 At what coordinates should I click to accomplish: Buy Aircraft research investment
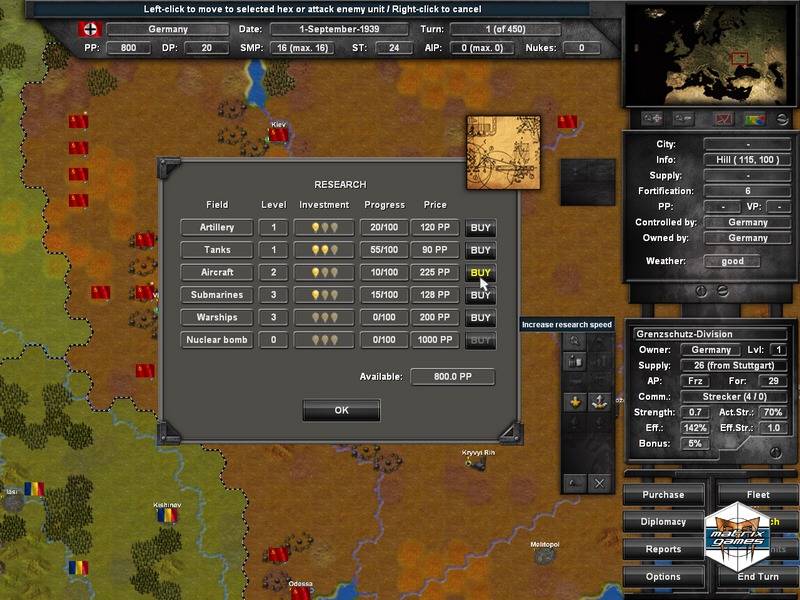[480, 273]
